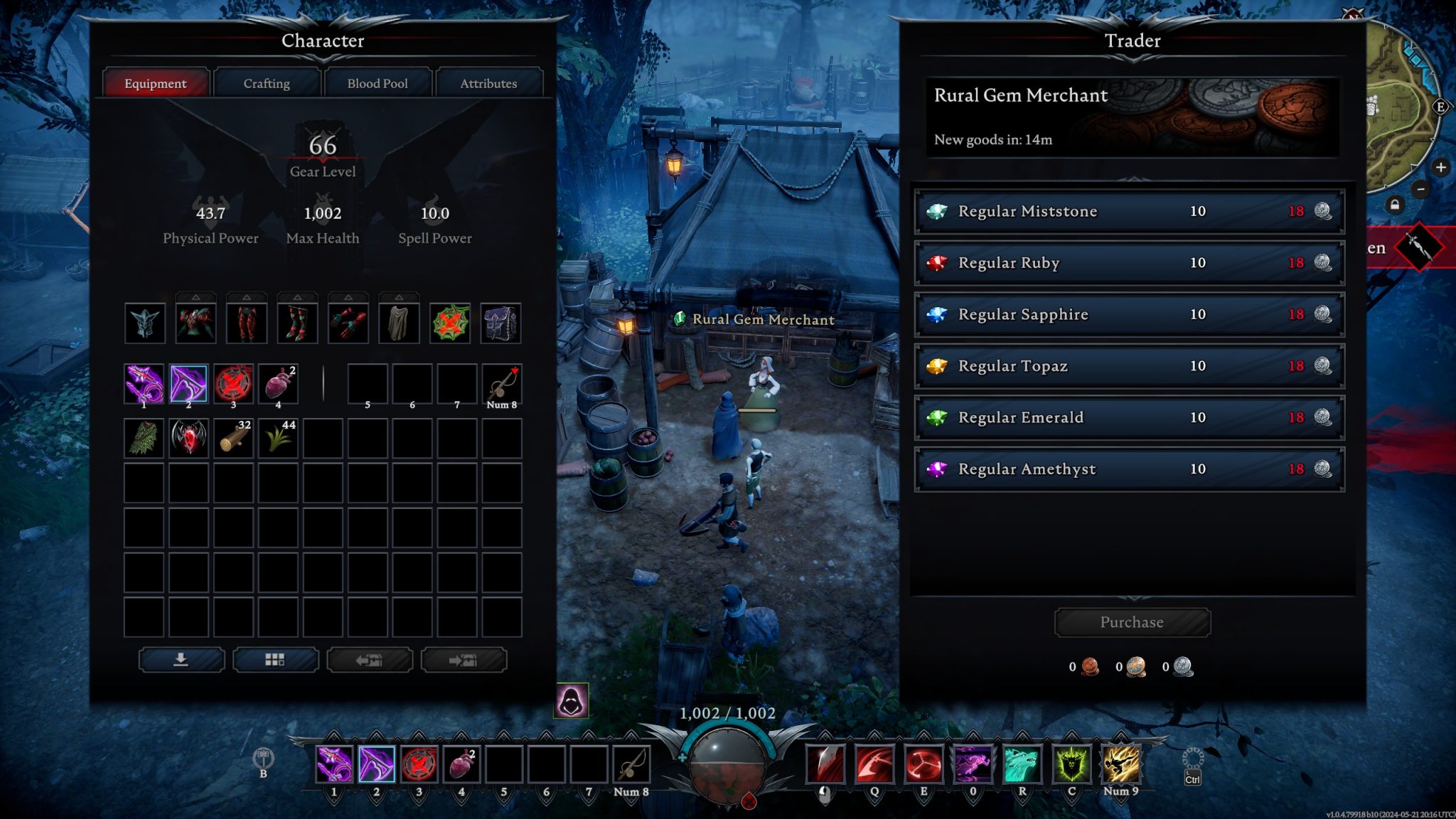Click the right transfer arrow button
Screen dimensions: 1456x819
tap(464, 660)
